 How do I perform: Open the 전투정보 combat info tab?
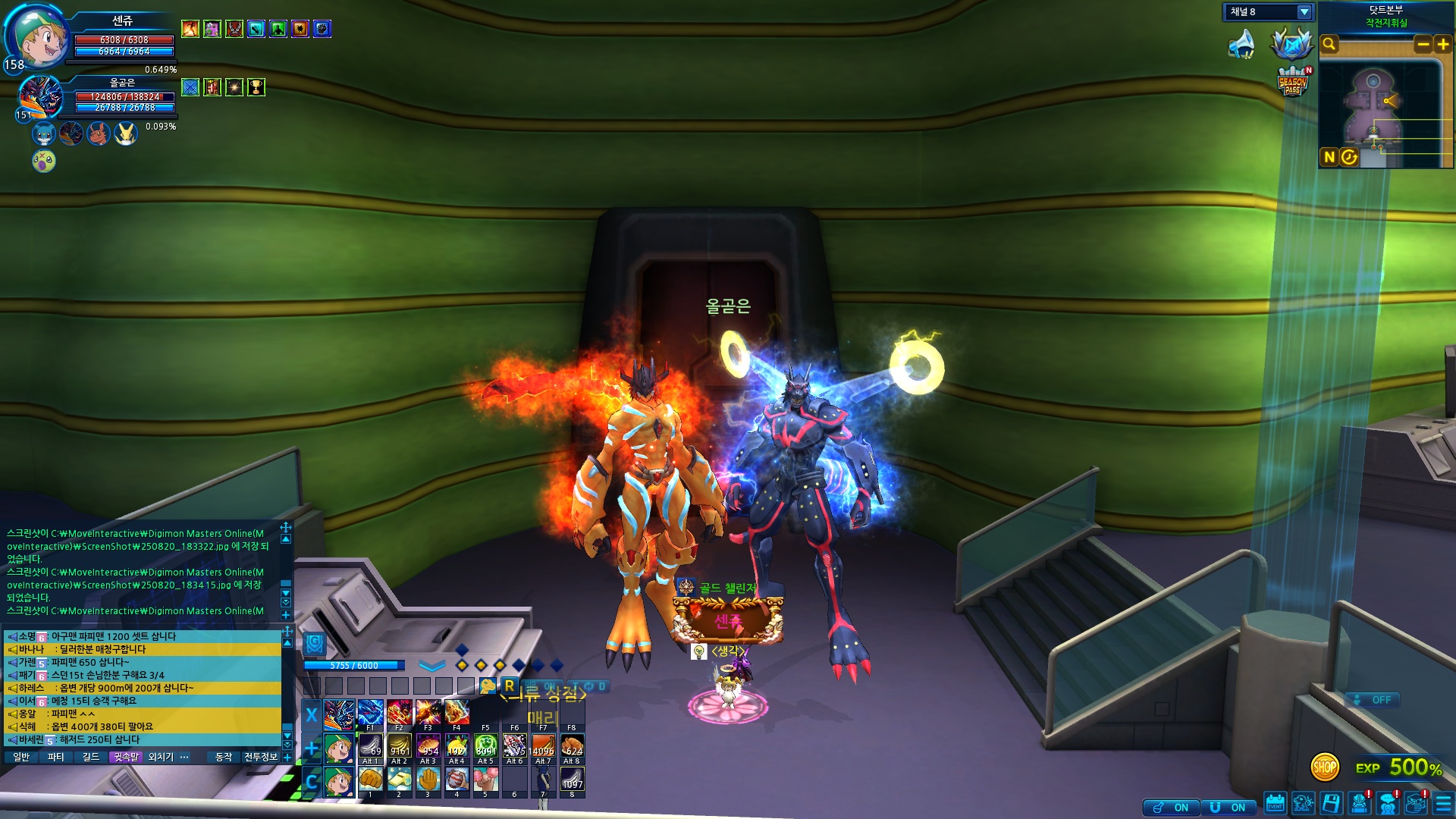tap(260, 757)
